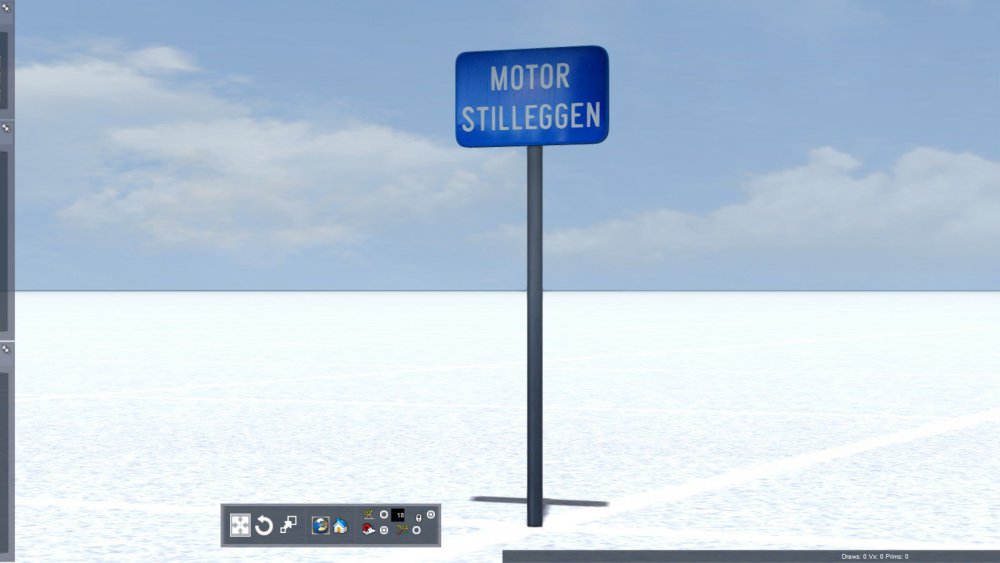Toggle the globe world-space button
1000x563 pixels.
tap(321, 525)
